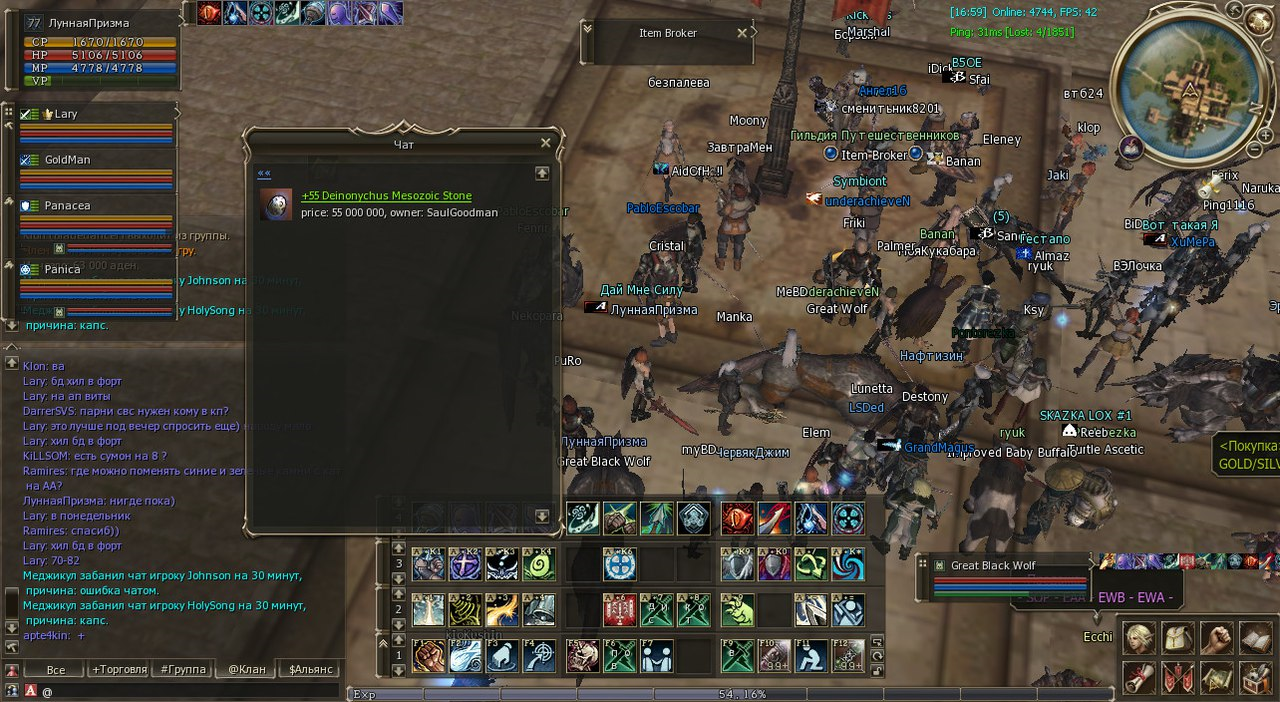Viewport: 1280px width, 702px height.
Task: Click the chat message input field
Action: pyautogui.click(x=190, y=691)
